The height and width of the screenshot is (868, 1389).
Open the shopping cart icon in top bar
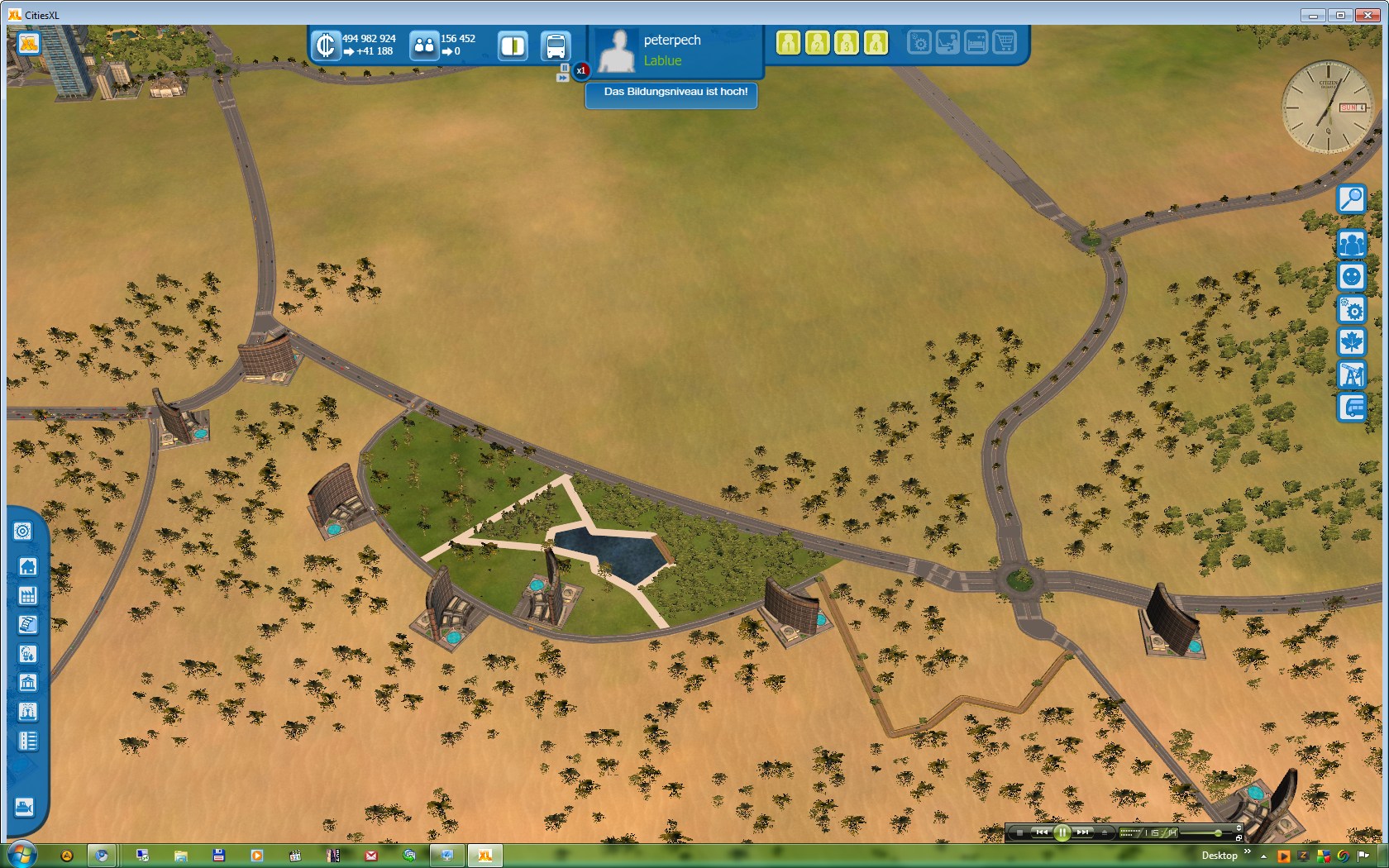point(1005,42)
